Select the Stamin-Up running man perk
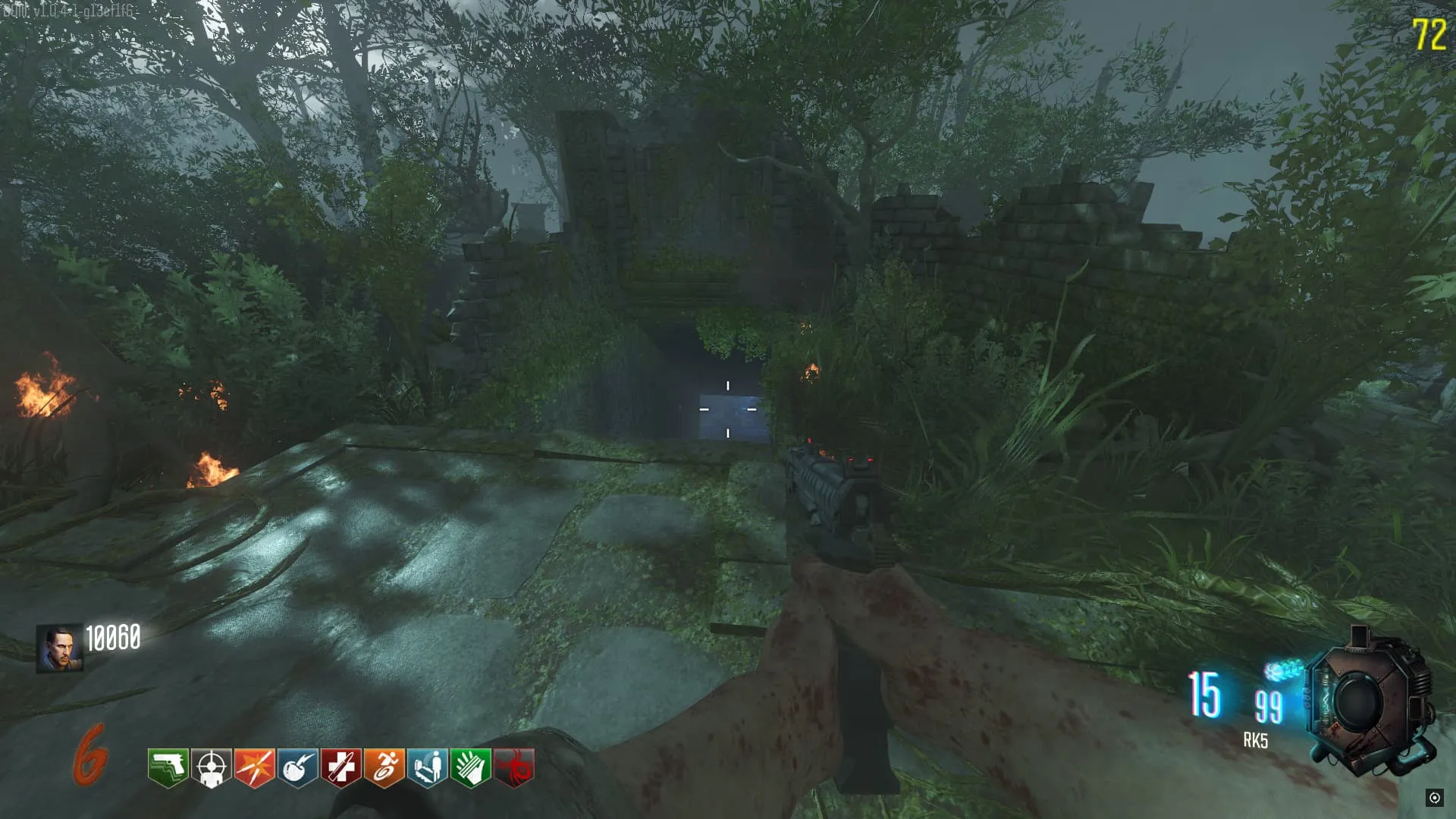The image size is (1456, 819). (384, 767)
